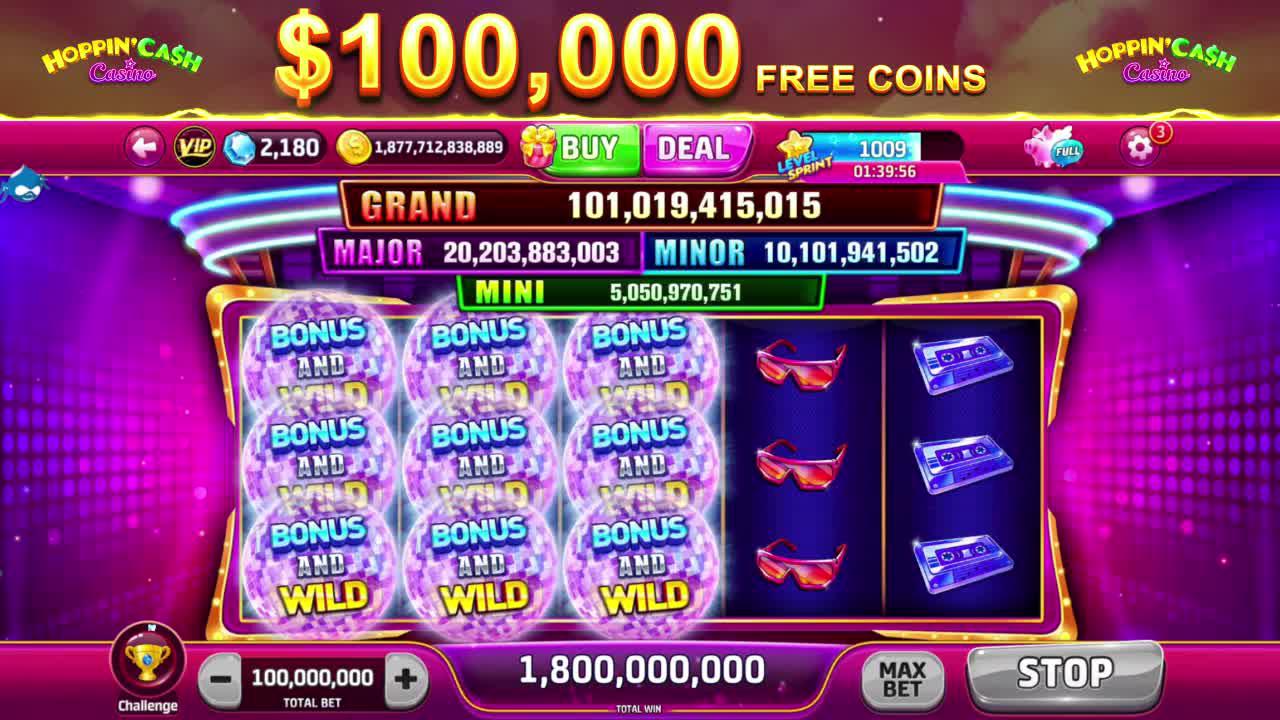Image resolution: width=1280 pixels, height=720 pixels.
Task: Click the gold coin balance icon
Action: tap(352, 146)
